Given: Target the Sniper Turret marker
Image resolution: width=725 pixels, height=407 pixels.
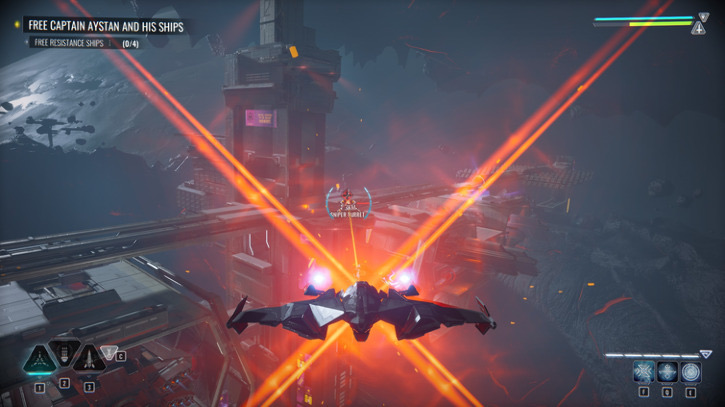Looking at the screenshot, I should tap(348, 201).
